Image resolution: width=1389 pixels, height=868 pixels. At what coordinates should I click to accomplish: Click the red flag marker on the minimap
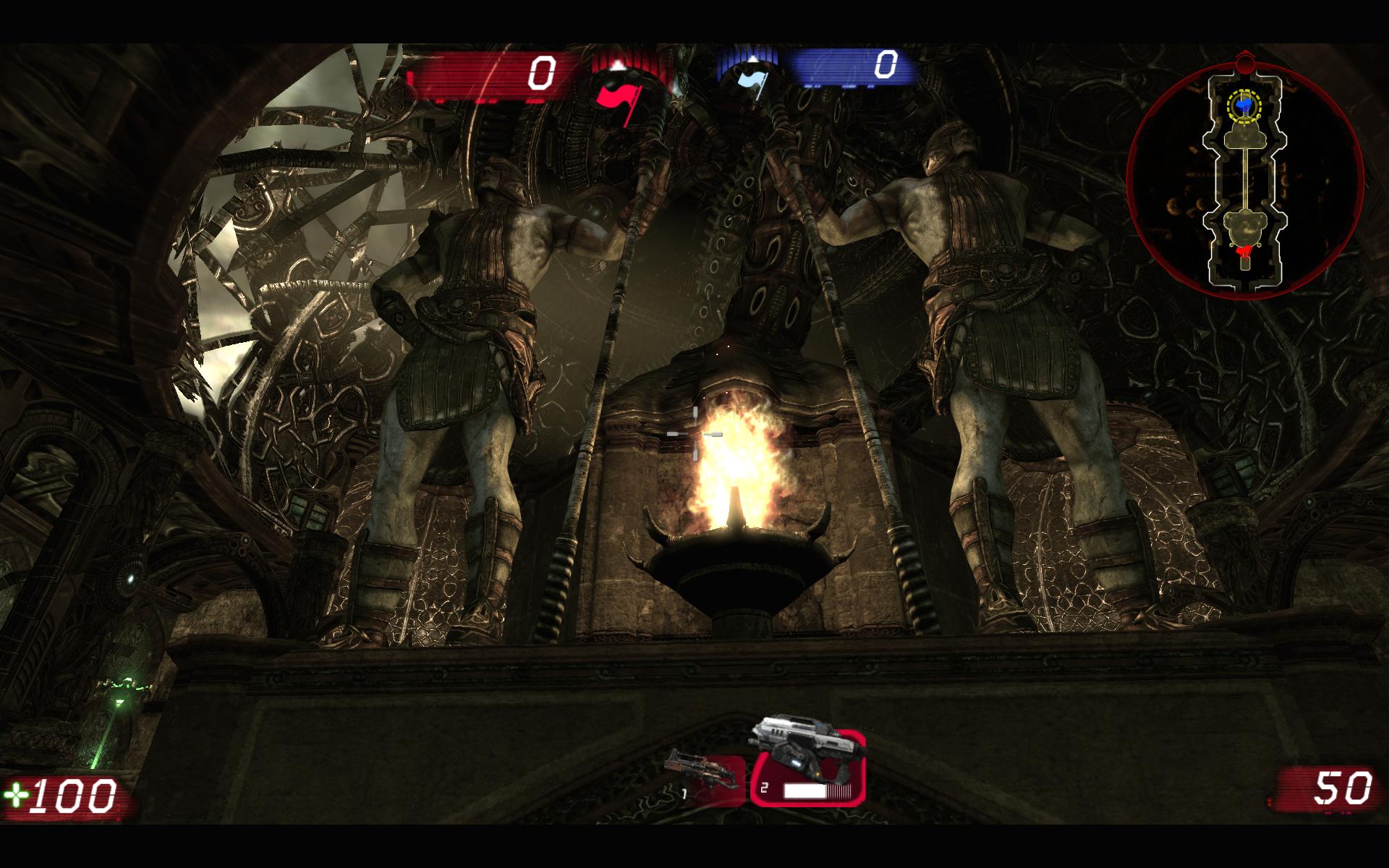[1244, 251]
